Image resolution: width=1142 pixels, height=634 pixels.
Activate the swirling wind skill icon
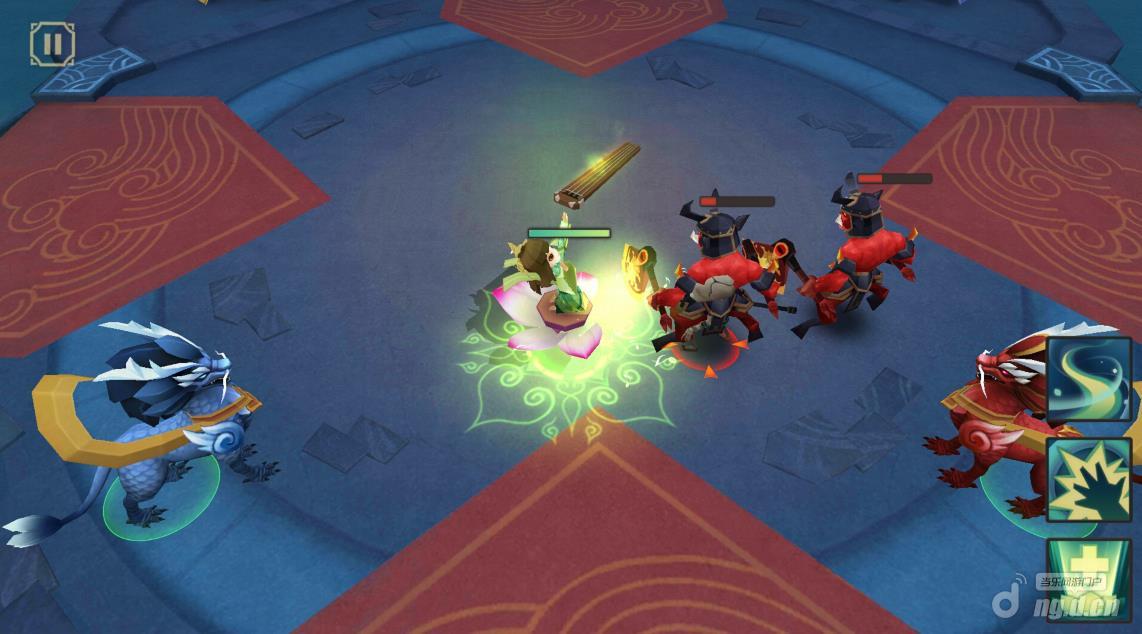(x=1089, y=380)
